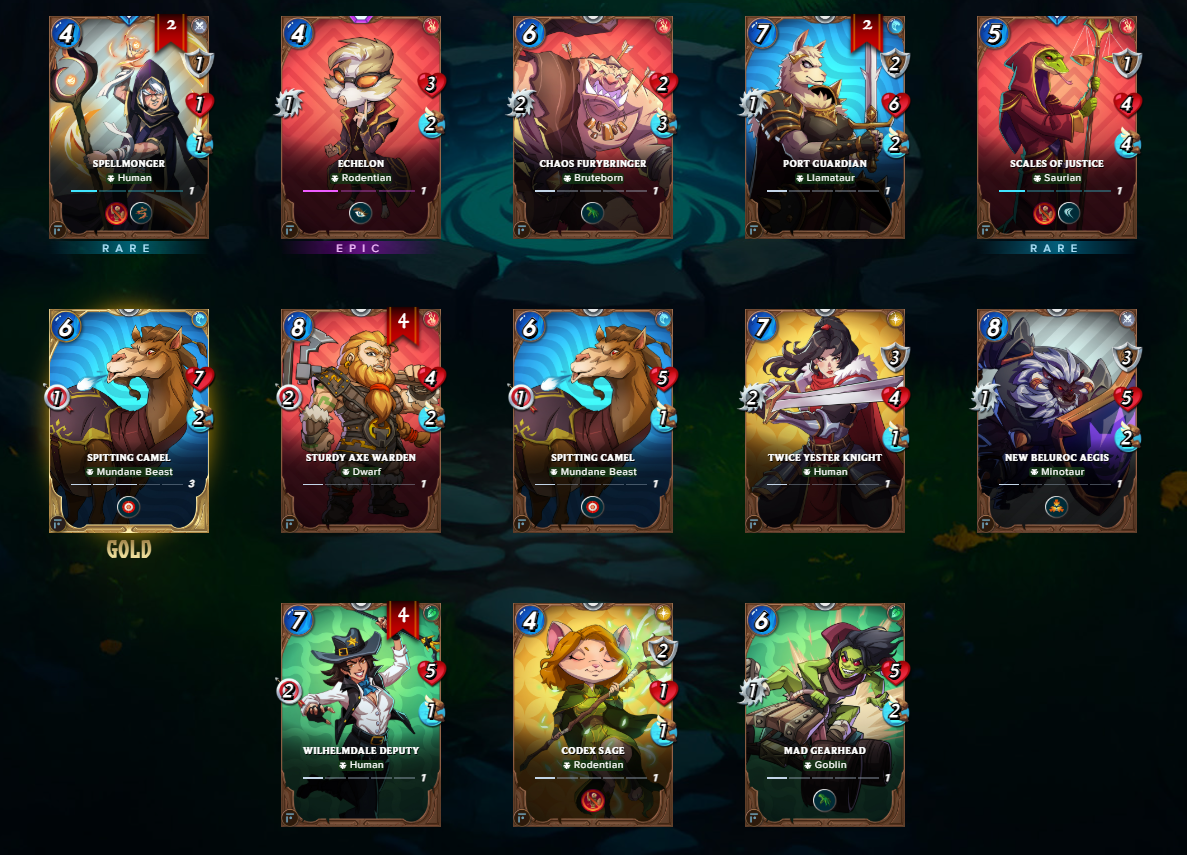Select the Port Guardian card
The width and height of the screenshot is (1187, 855).
pos(825,127)
